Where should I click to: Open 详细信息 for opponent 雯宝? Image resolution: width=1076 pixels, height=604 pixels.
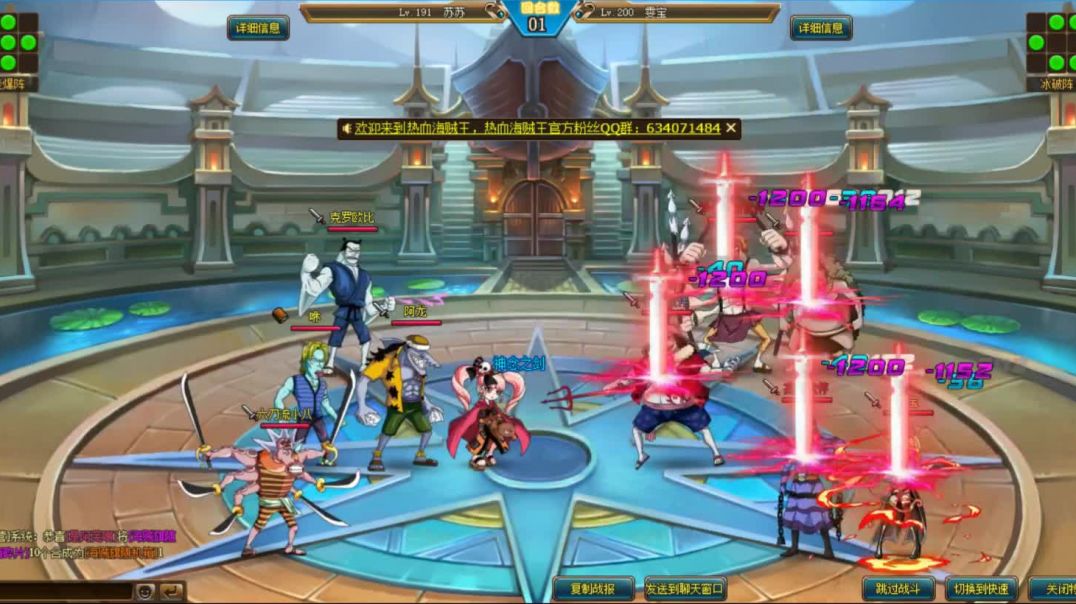(821, 28)
